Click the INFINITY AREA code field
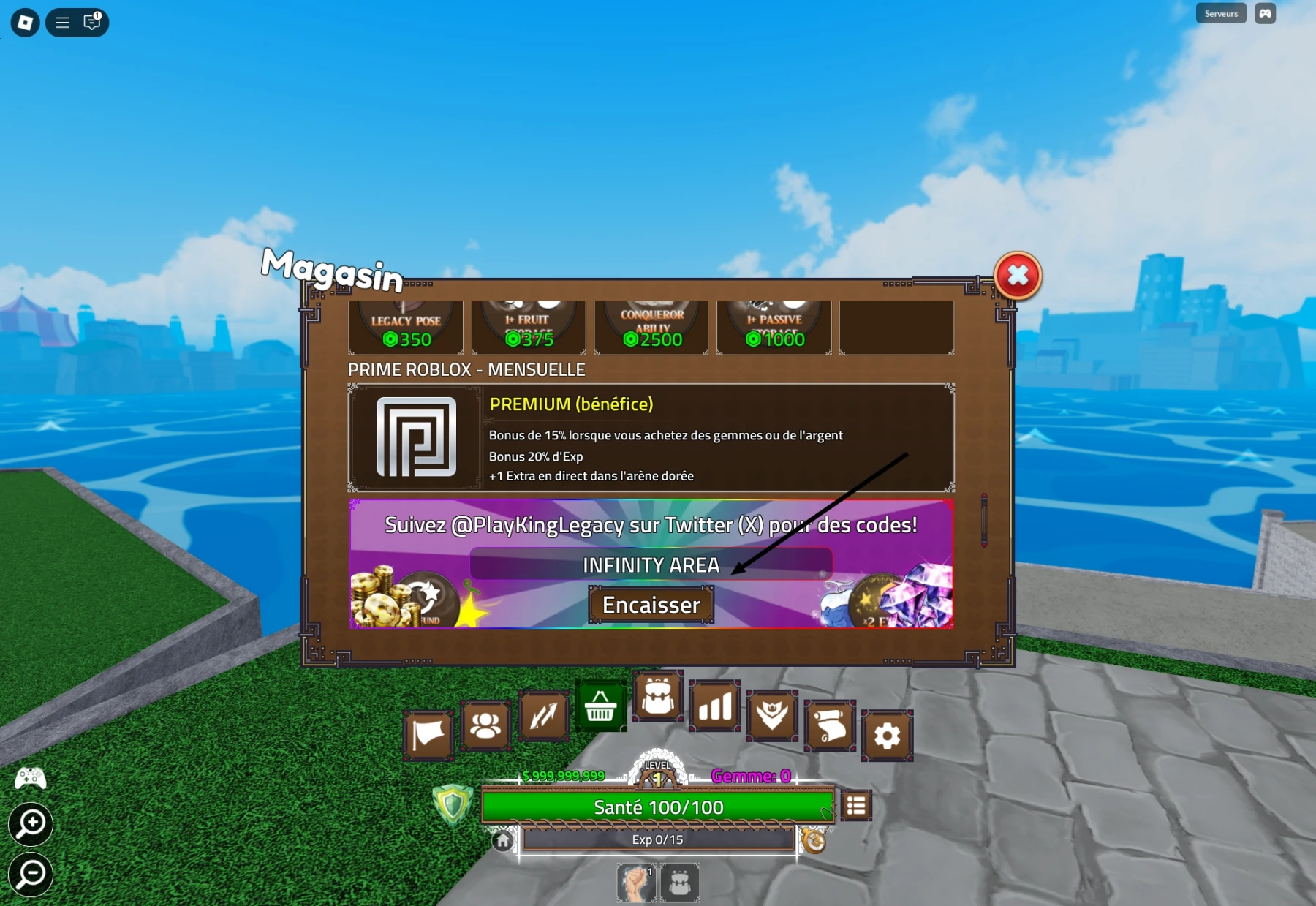This screenshot has width=1316, height=906. (x=651, y=564)
